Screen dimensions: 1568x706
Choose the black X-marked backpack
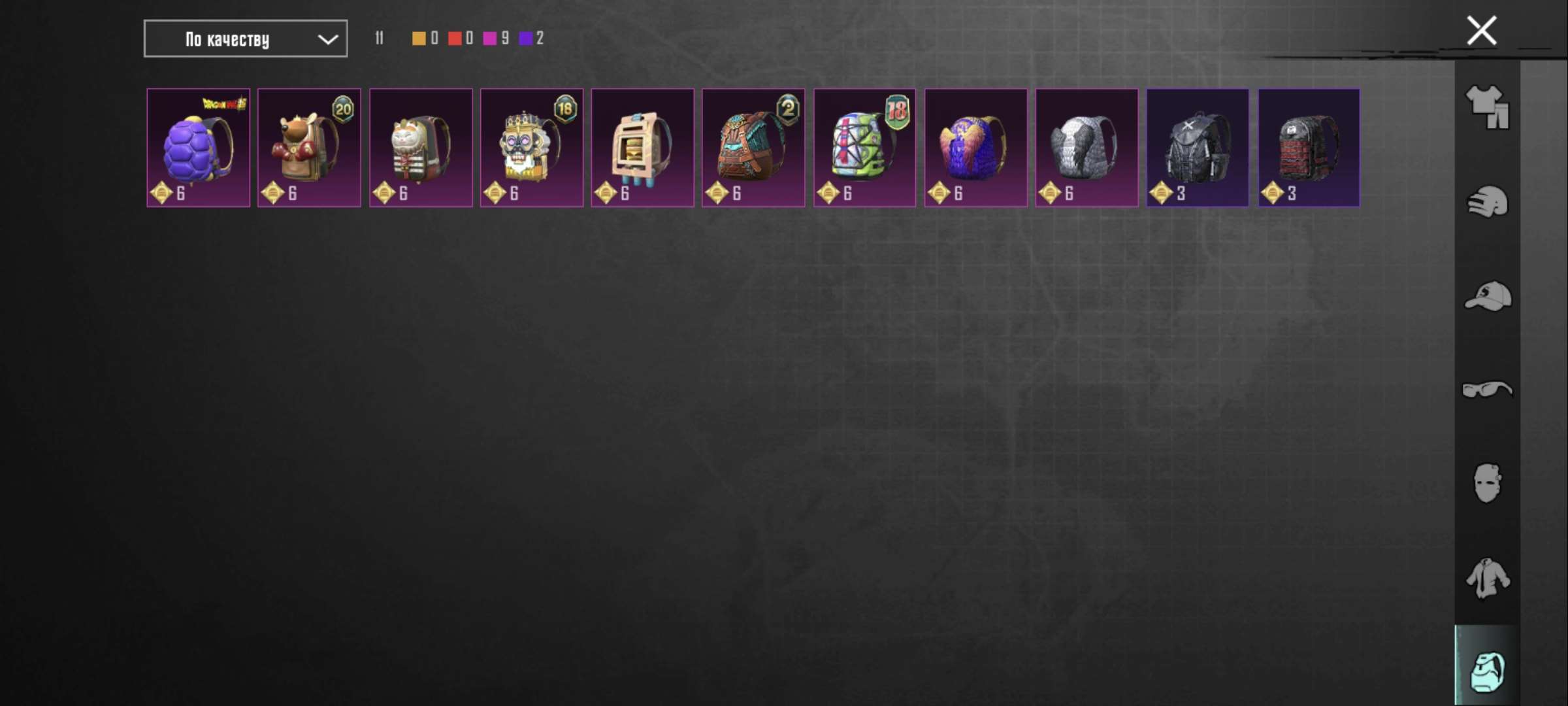[x=1198, y=148]
